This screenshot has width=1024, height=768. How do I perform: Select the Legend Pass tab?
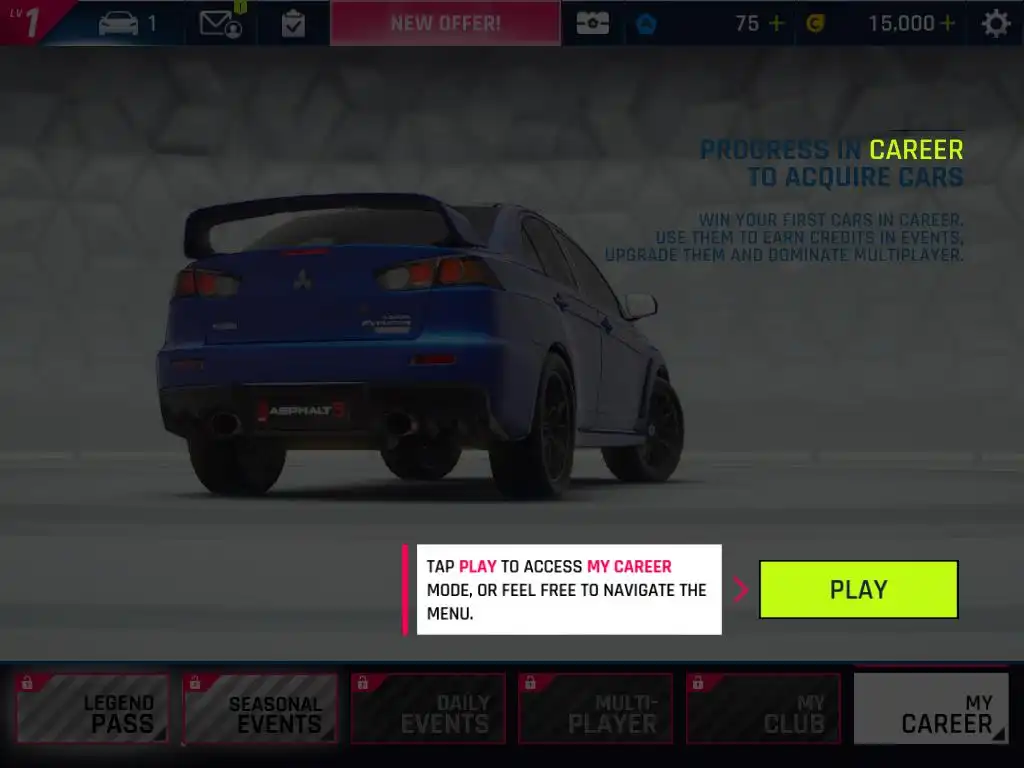point(92,709)
